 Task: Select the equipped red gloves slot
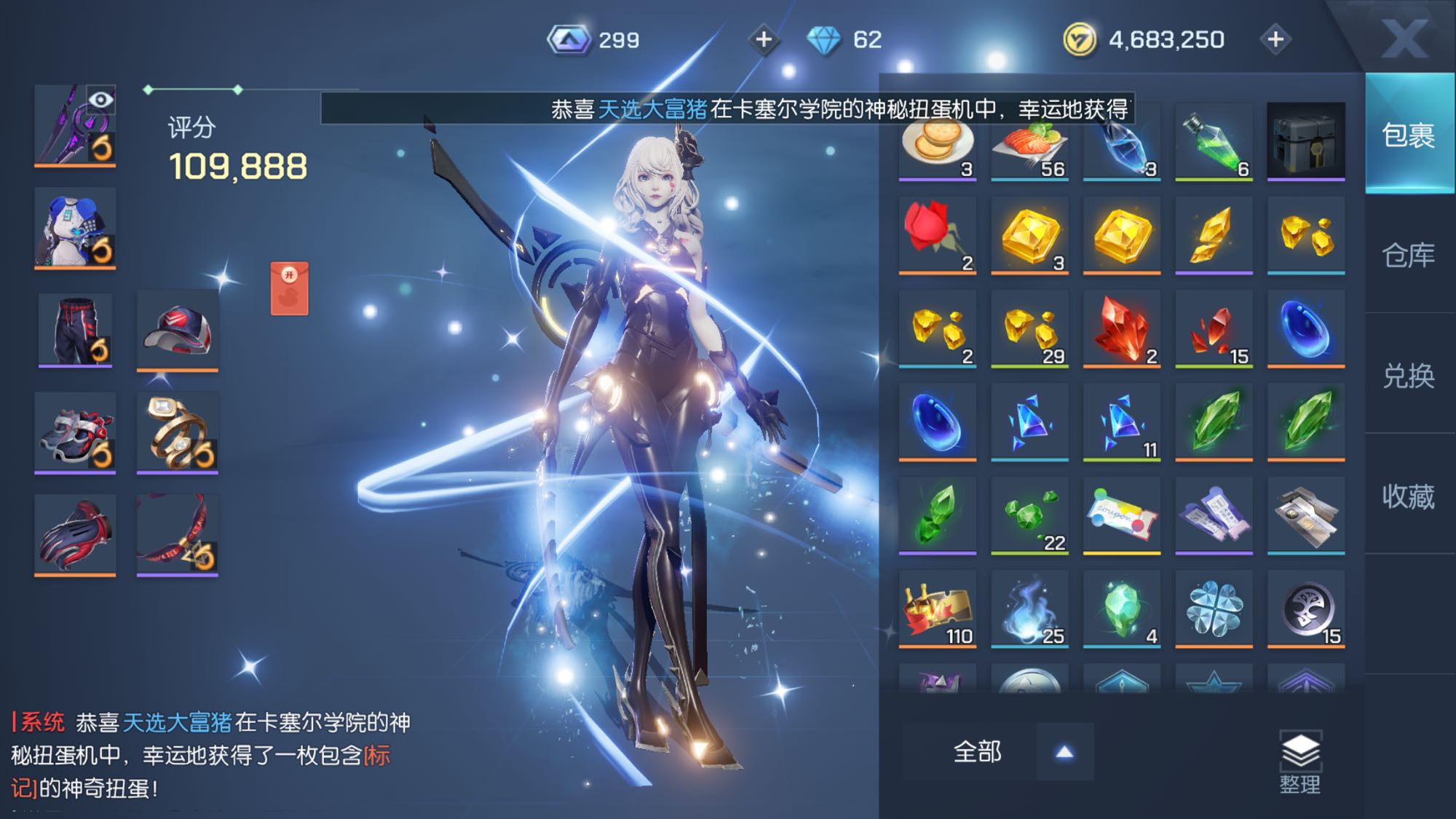coord(75,534)
